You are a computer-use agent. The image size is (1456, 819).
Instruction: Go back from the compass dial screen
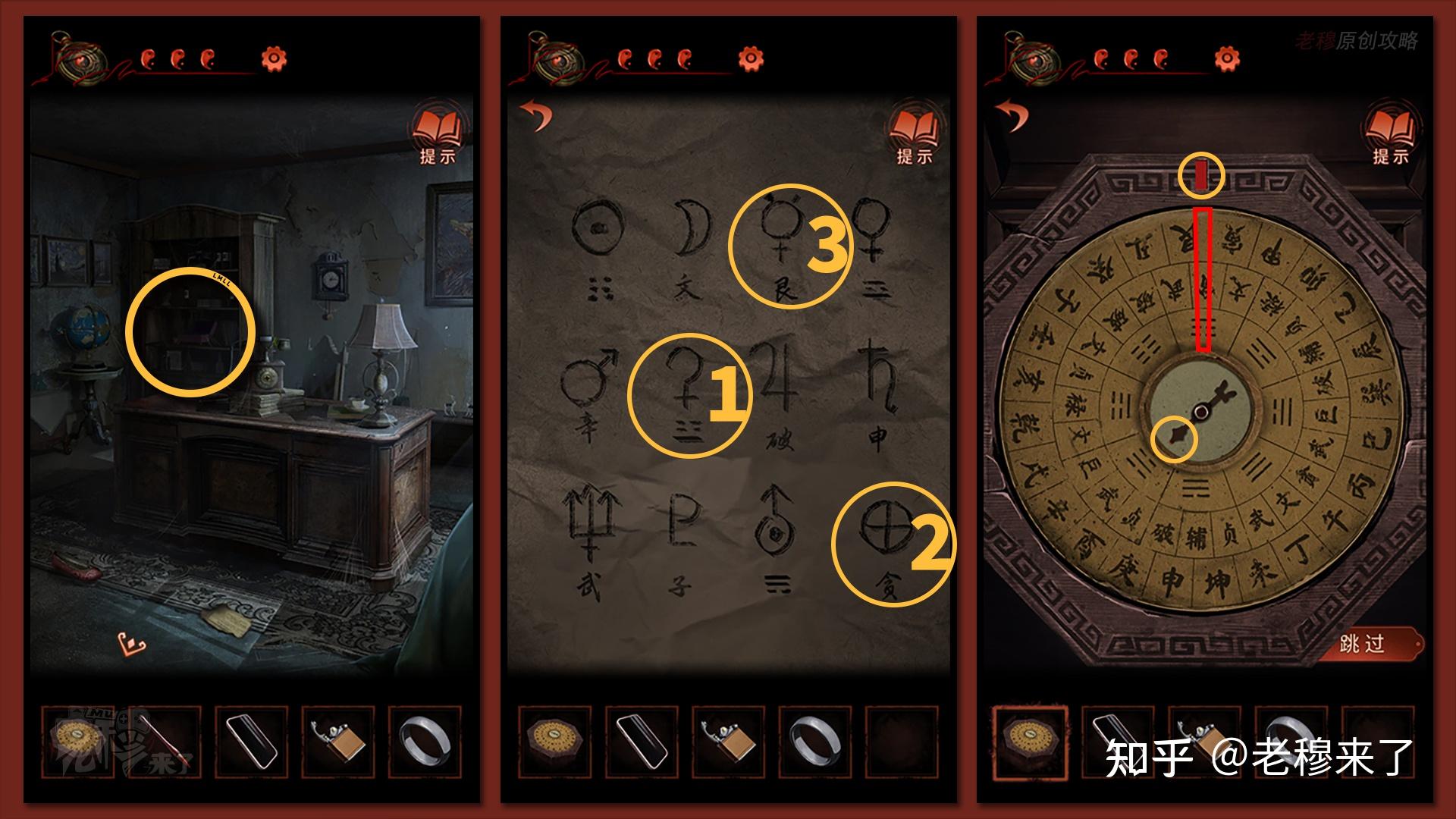(1012, 115)
